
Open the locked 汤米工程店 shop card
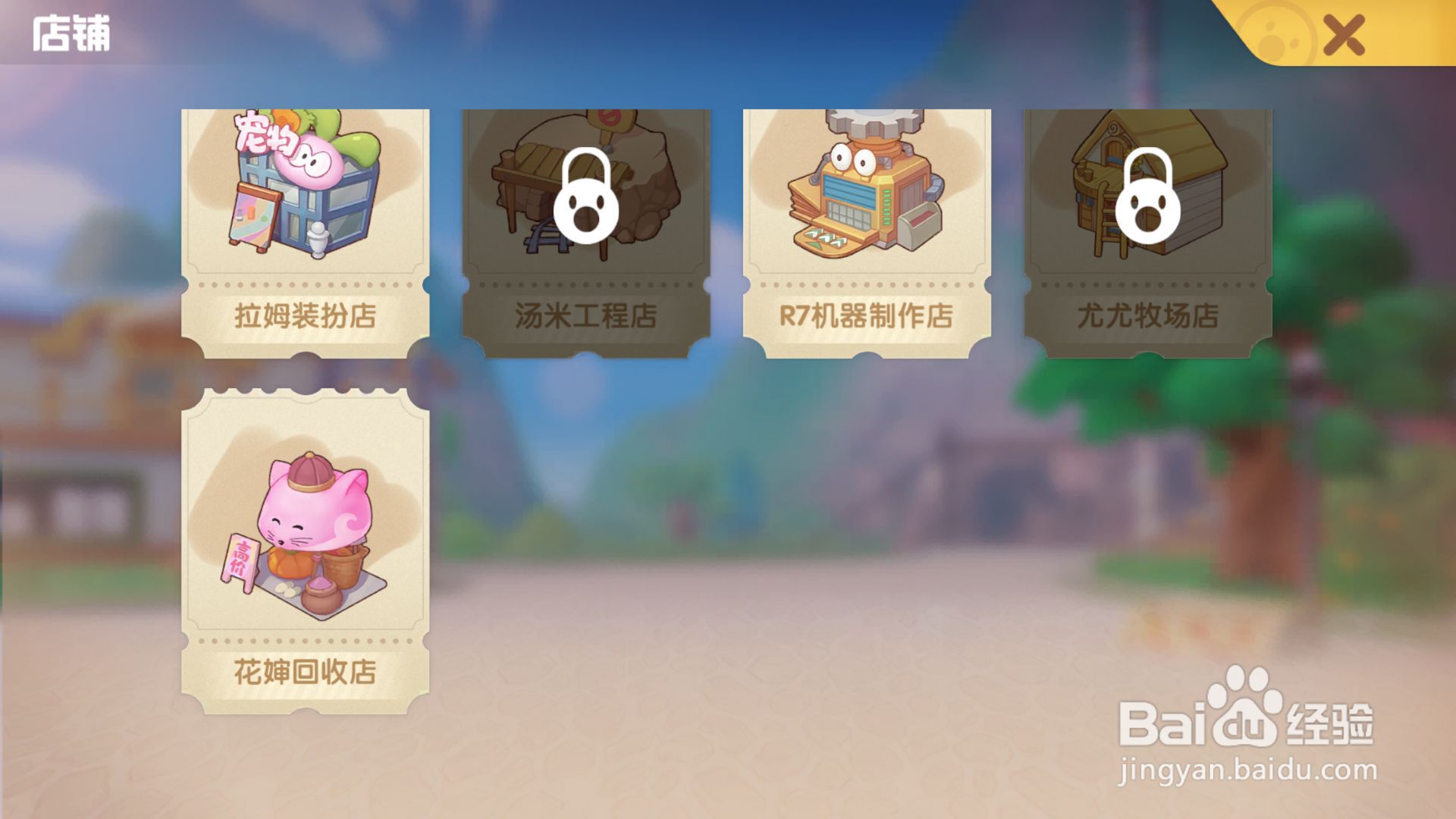[x=585, y=227]
